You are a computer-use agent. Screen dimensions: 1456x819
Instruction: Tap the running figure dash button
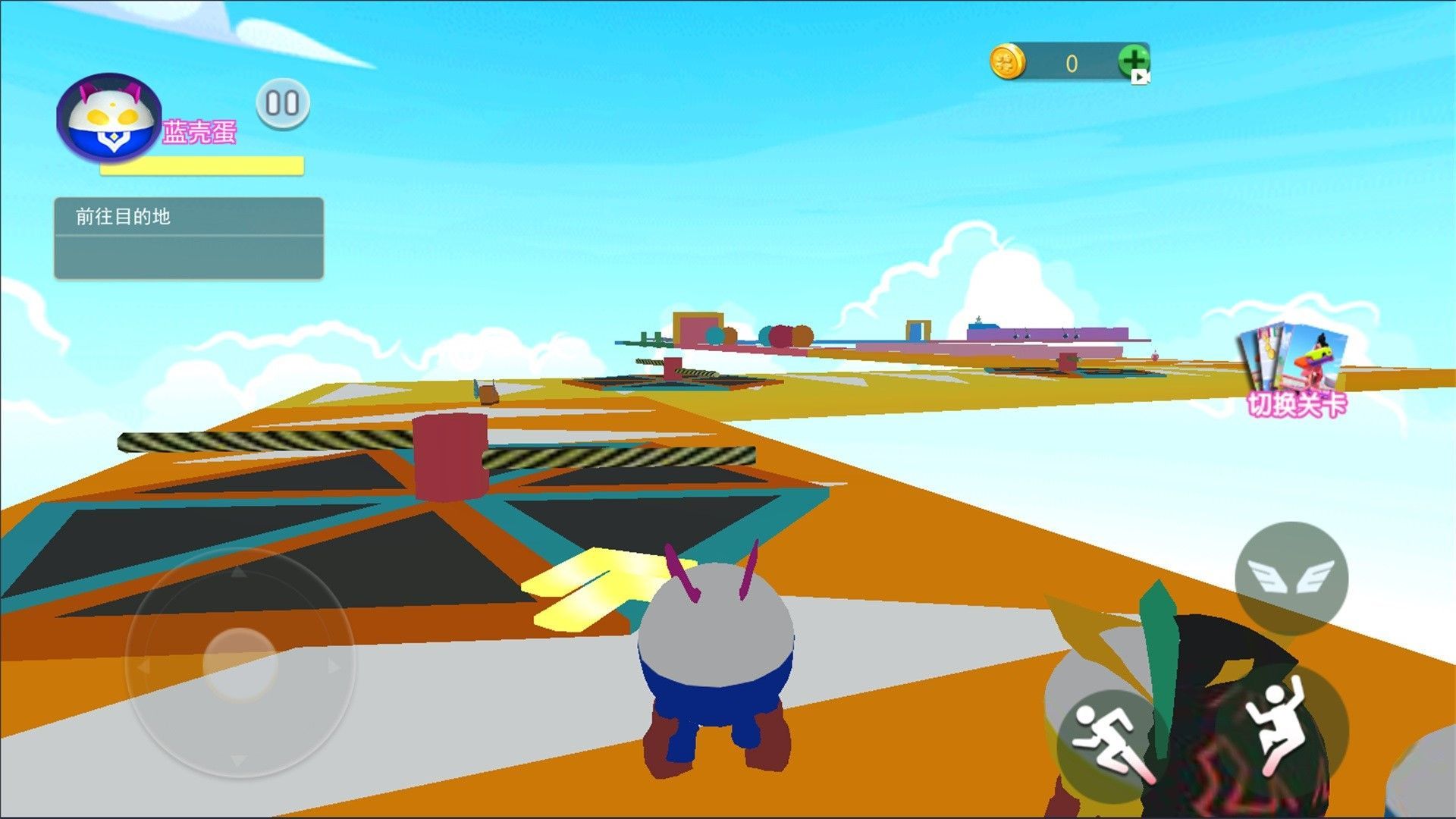1110,744
